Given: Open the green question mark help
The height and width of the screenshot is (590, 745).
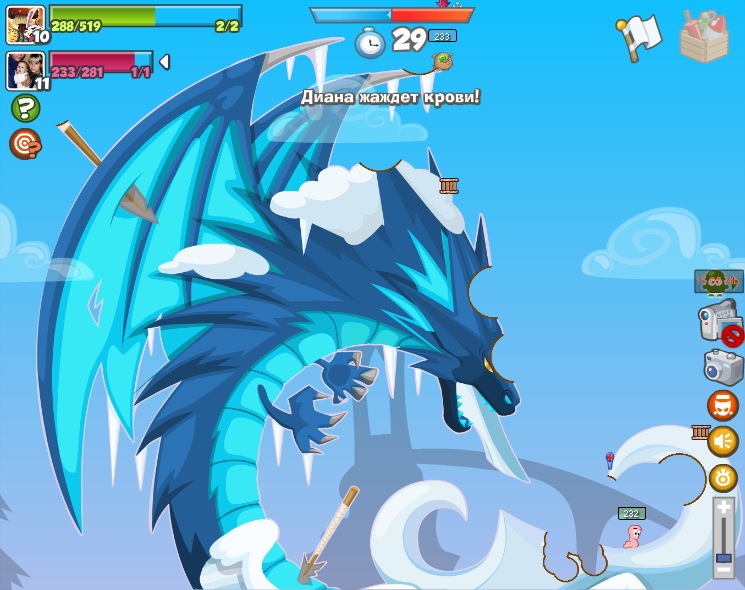Looking at the screenshot, I should pos(24,108).
